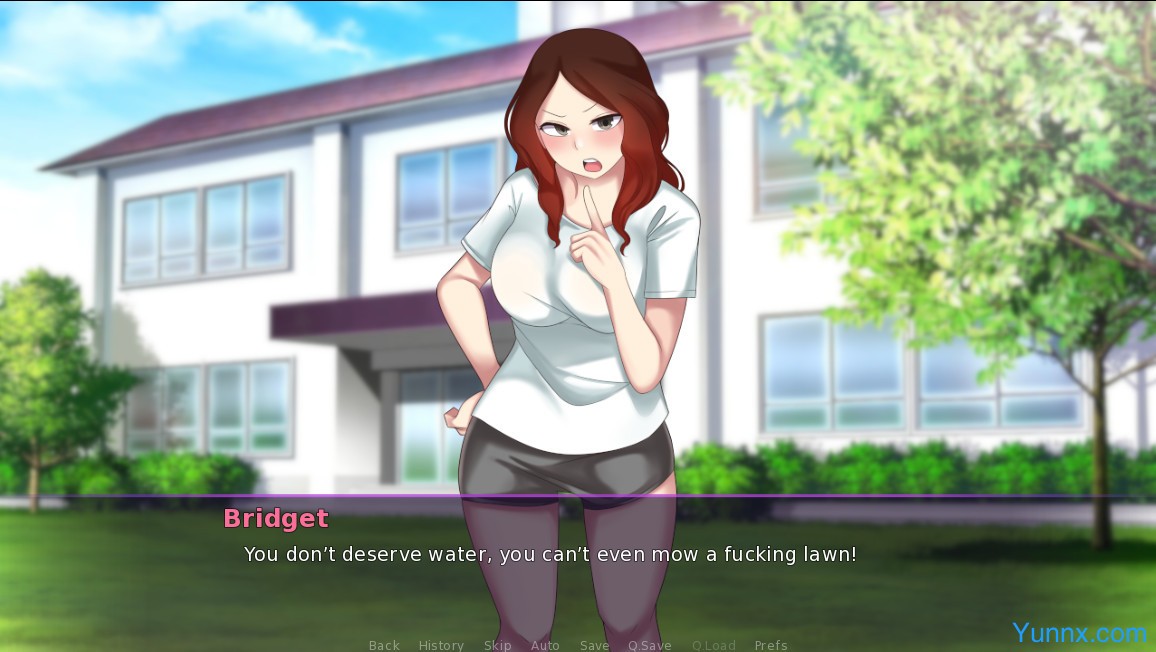1156x652 pixels.
Task: Open the Prefs settings screen
Action: [x=771, y=645]
